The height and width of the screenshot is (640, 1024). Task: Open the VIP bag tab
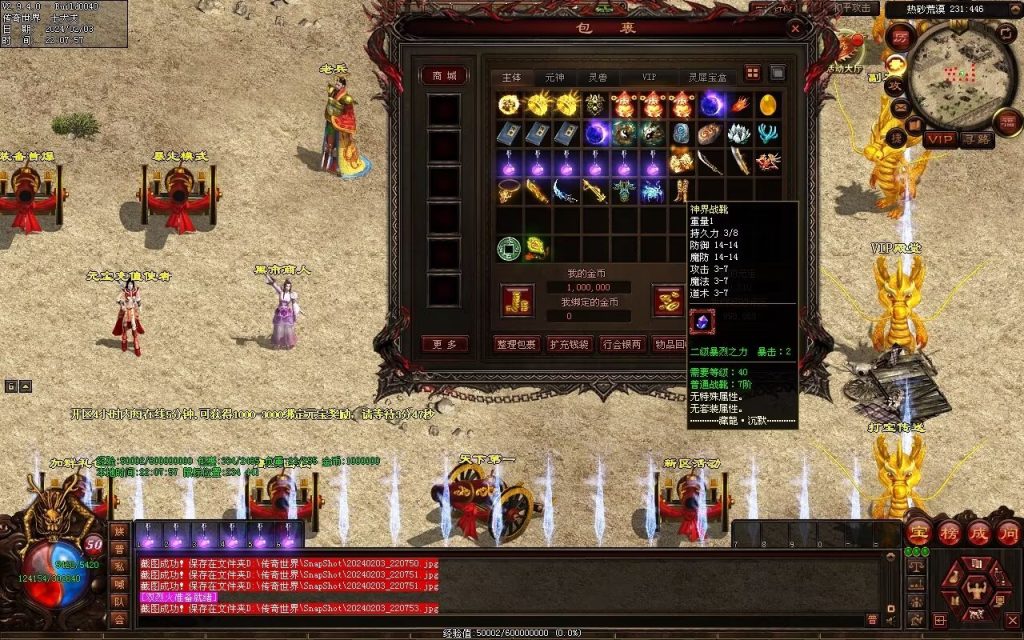649,77
